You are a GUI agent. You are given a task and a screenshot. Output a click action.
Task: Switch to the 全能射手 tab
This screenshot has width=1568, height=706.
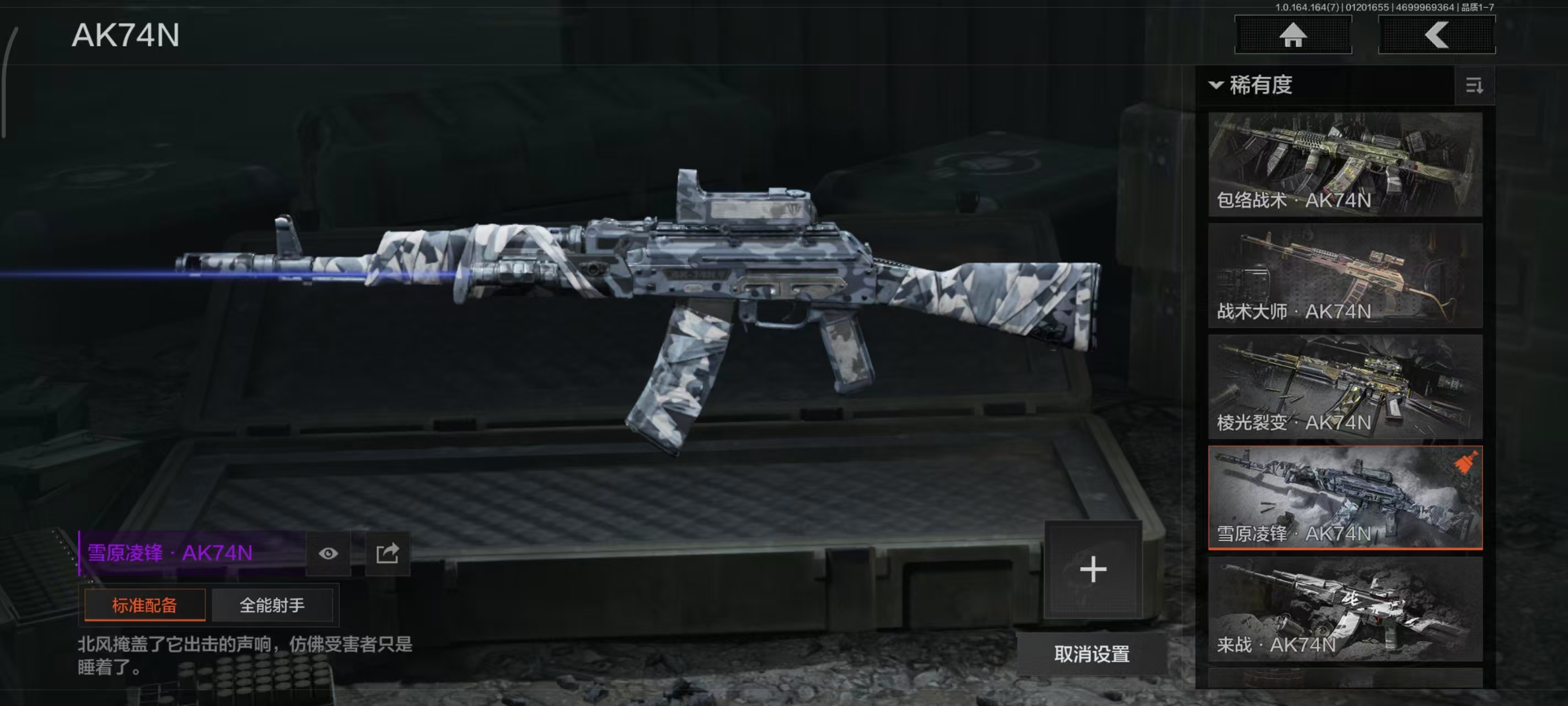[272, 605]
